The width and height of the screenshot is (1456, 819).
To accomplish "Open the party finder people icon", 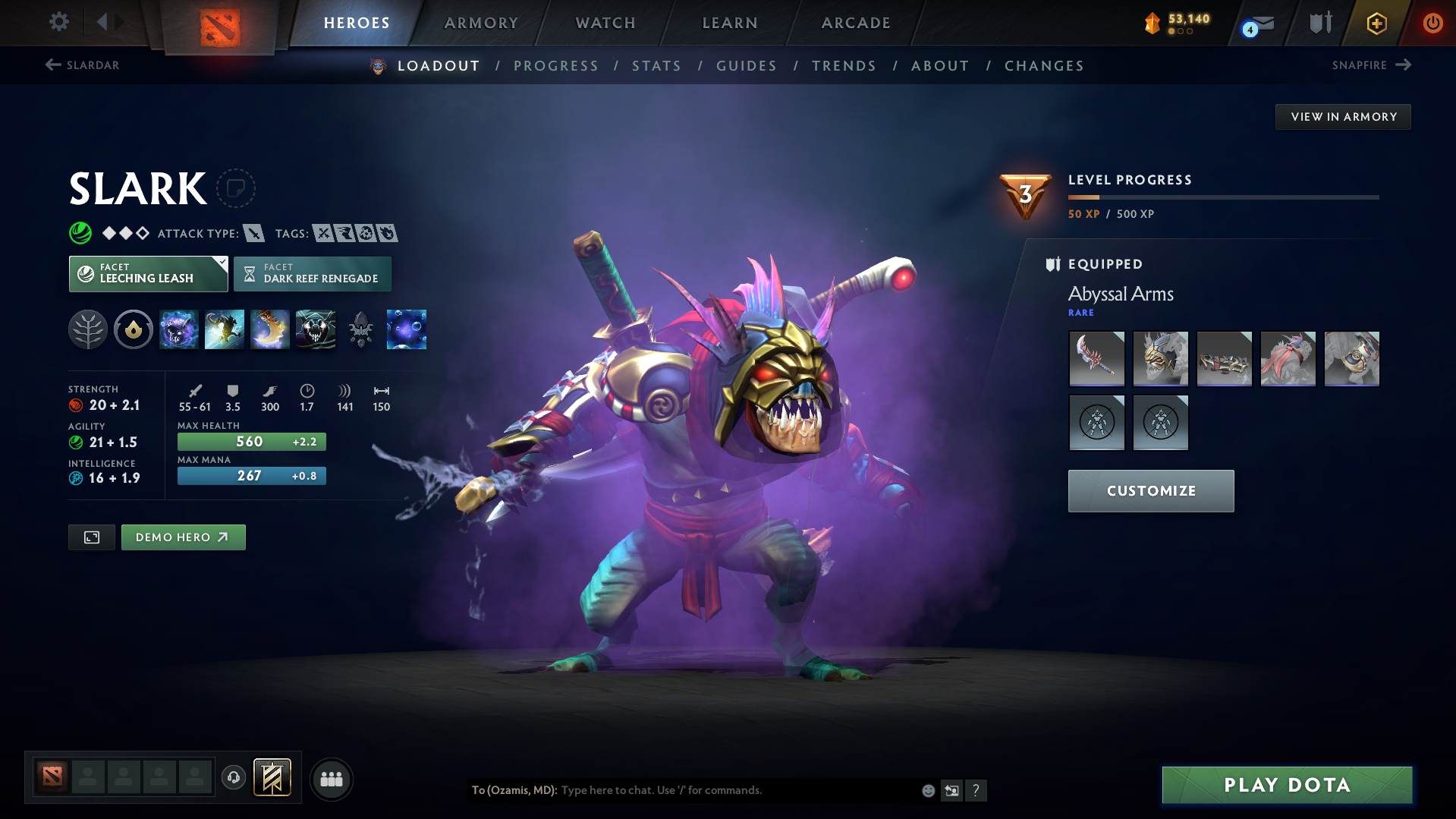I will 331,779.
